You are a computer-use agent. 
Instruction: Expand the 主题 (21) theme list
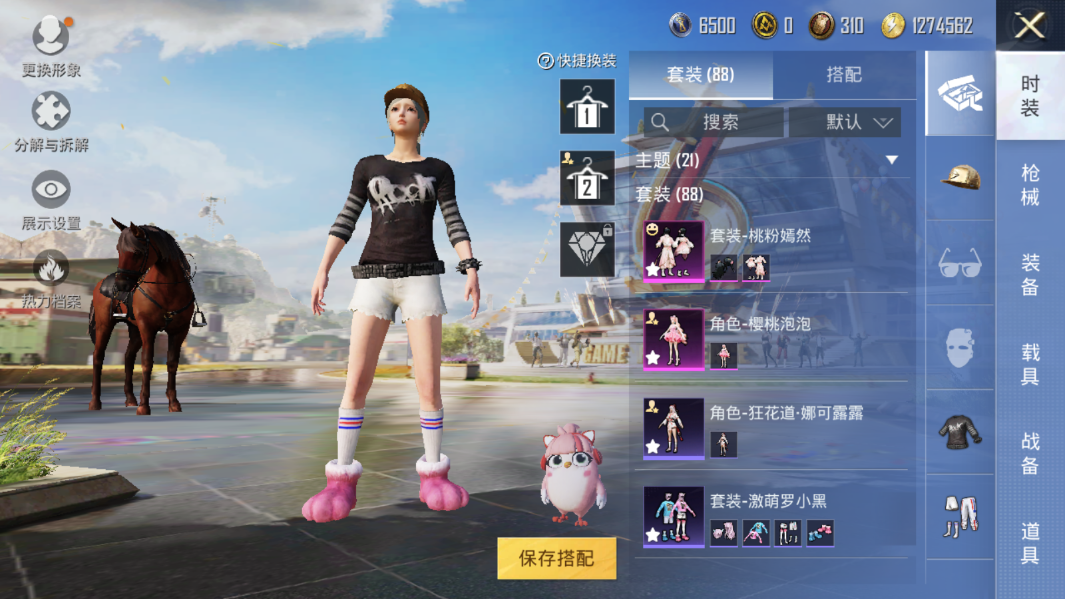(x=891, y=160)
